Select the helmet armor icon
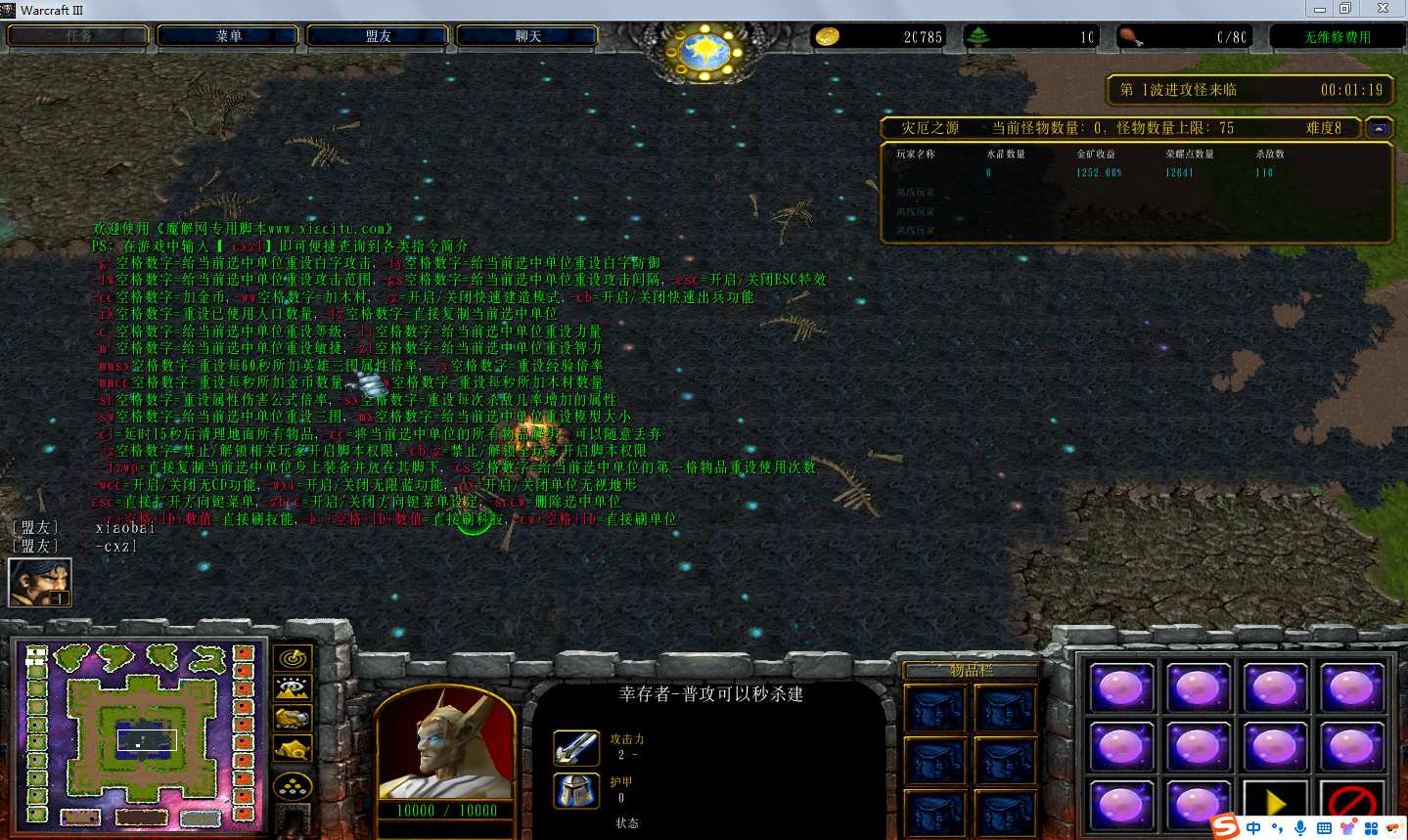 pyautogui.click(x=575, y=790)
